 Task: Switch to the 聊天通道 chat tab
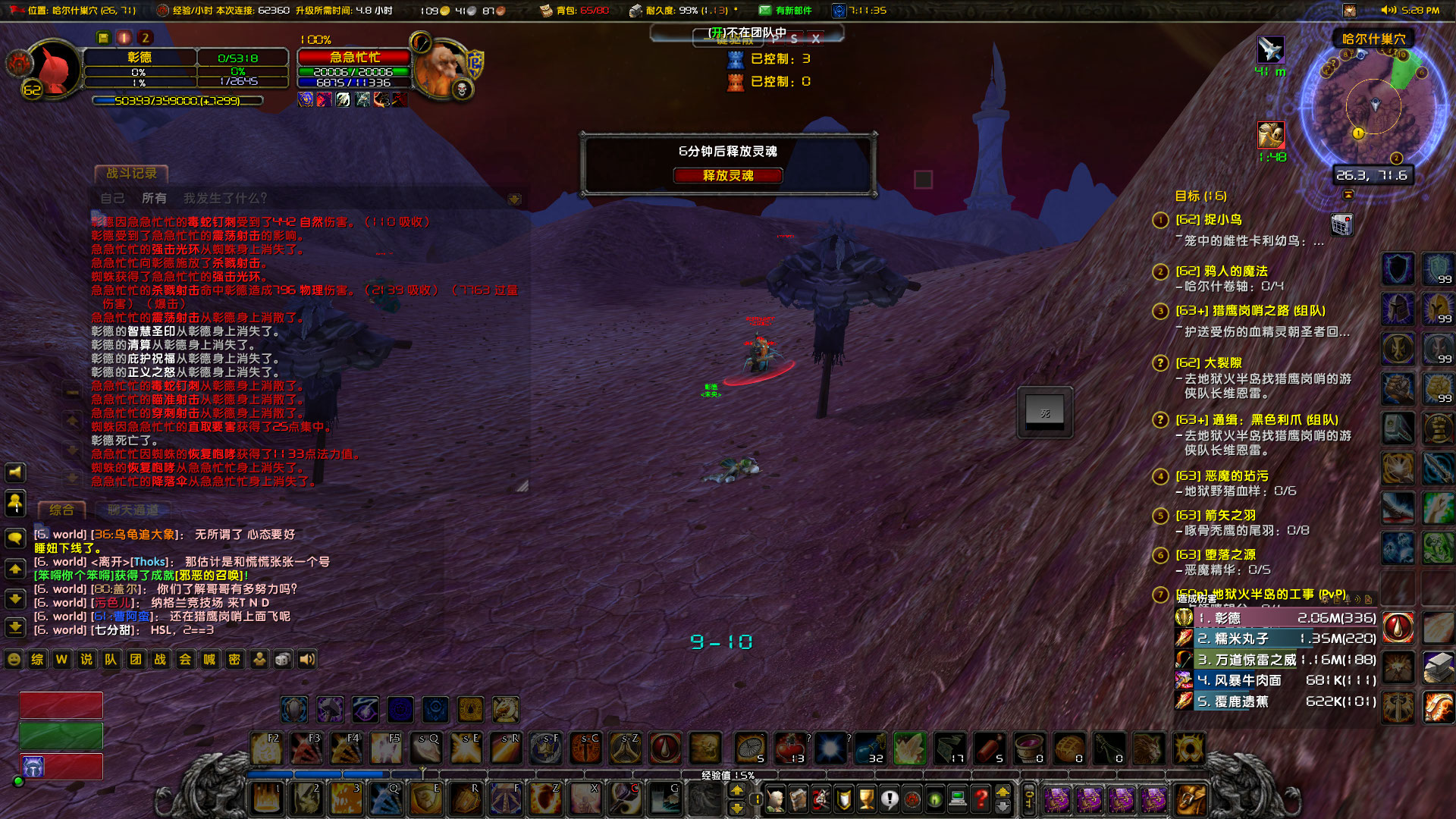point(133,510)
